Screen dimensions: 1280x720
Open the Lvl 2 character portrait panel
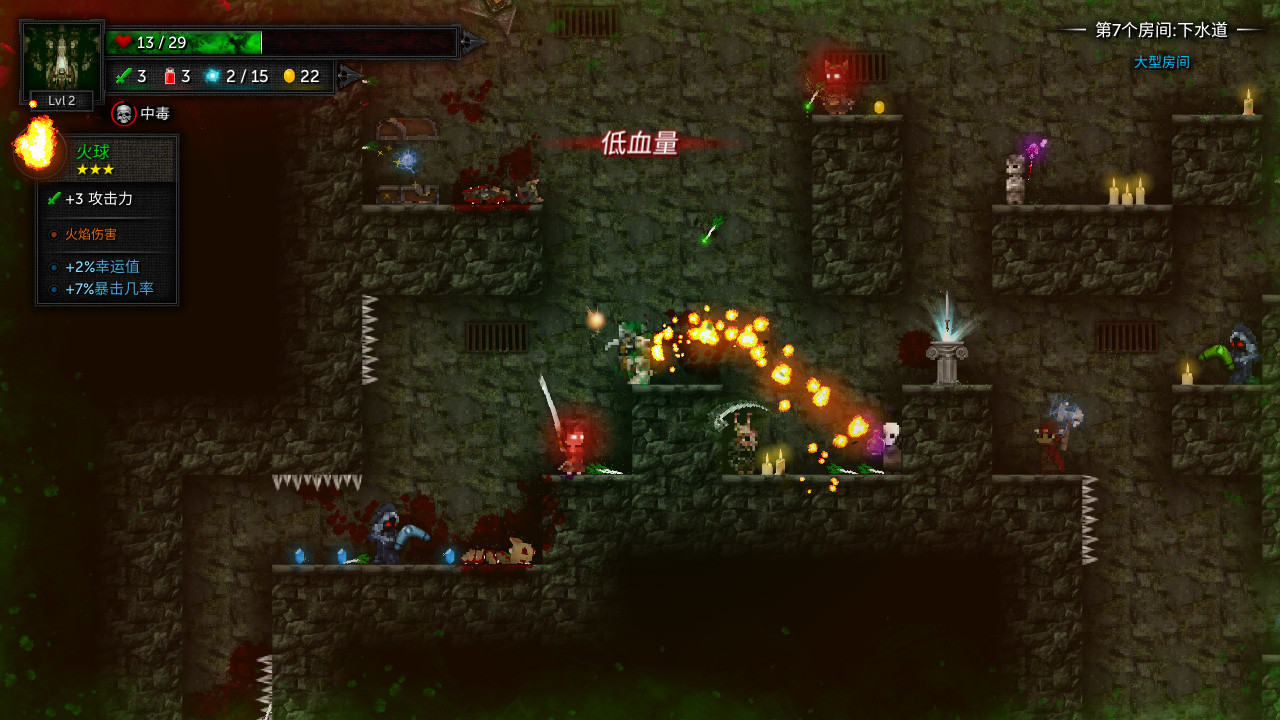pos(58,58)
